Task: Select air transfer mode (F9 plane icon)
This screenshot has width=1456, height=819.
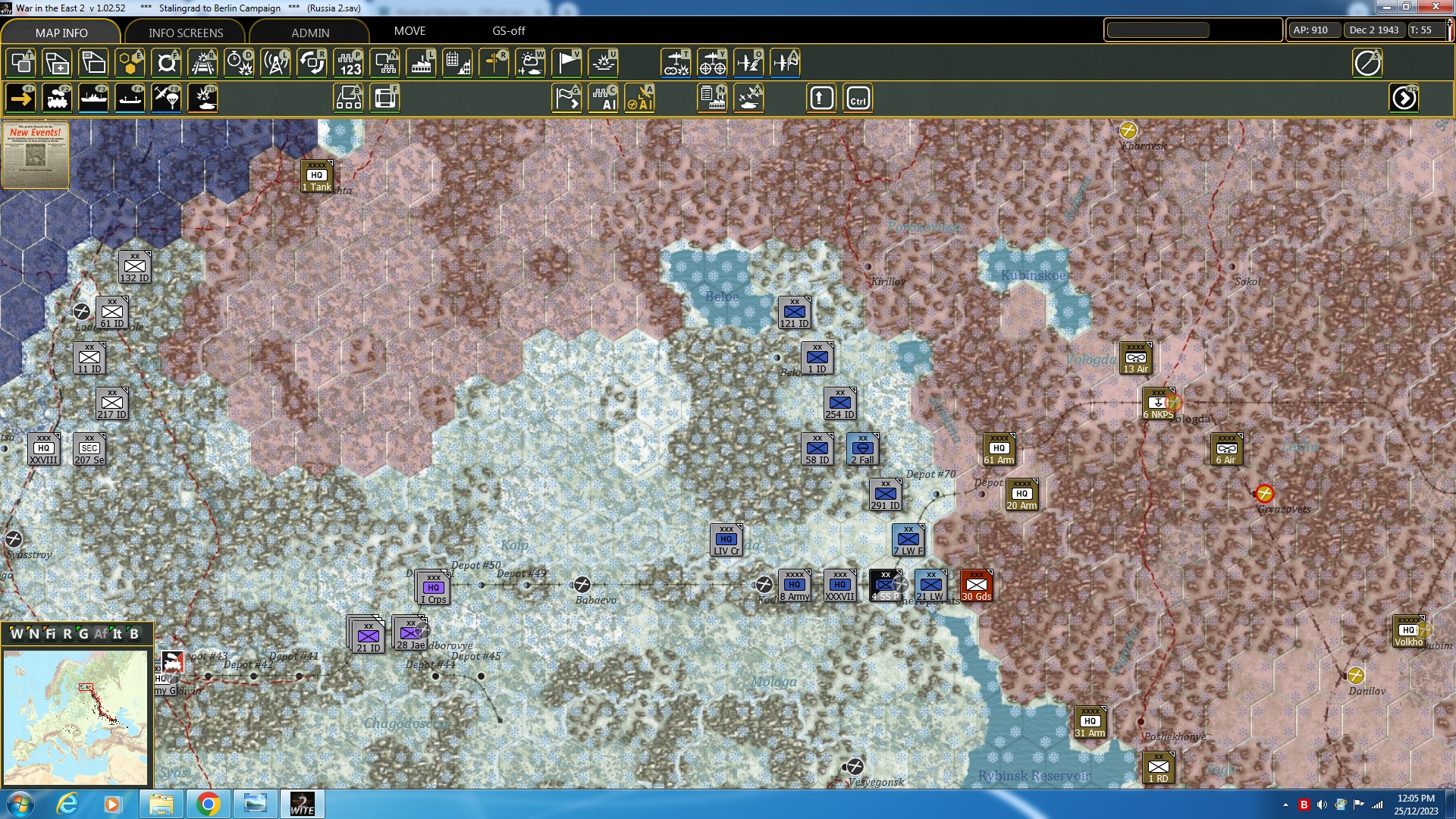Action: click(166, 98)
